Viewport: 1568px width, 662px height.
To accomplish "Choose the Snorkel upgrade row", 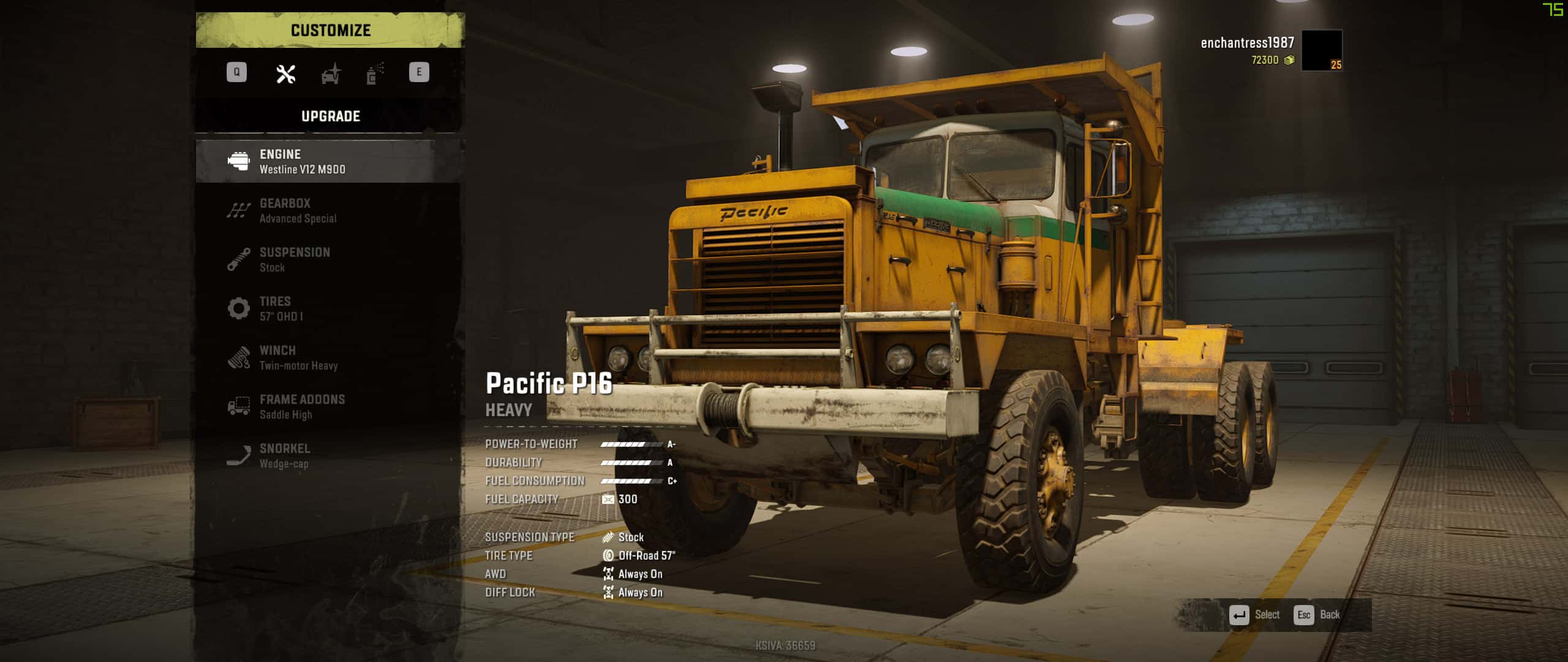I will click(330, 455).
